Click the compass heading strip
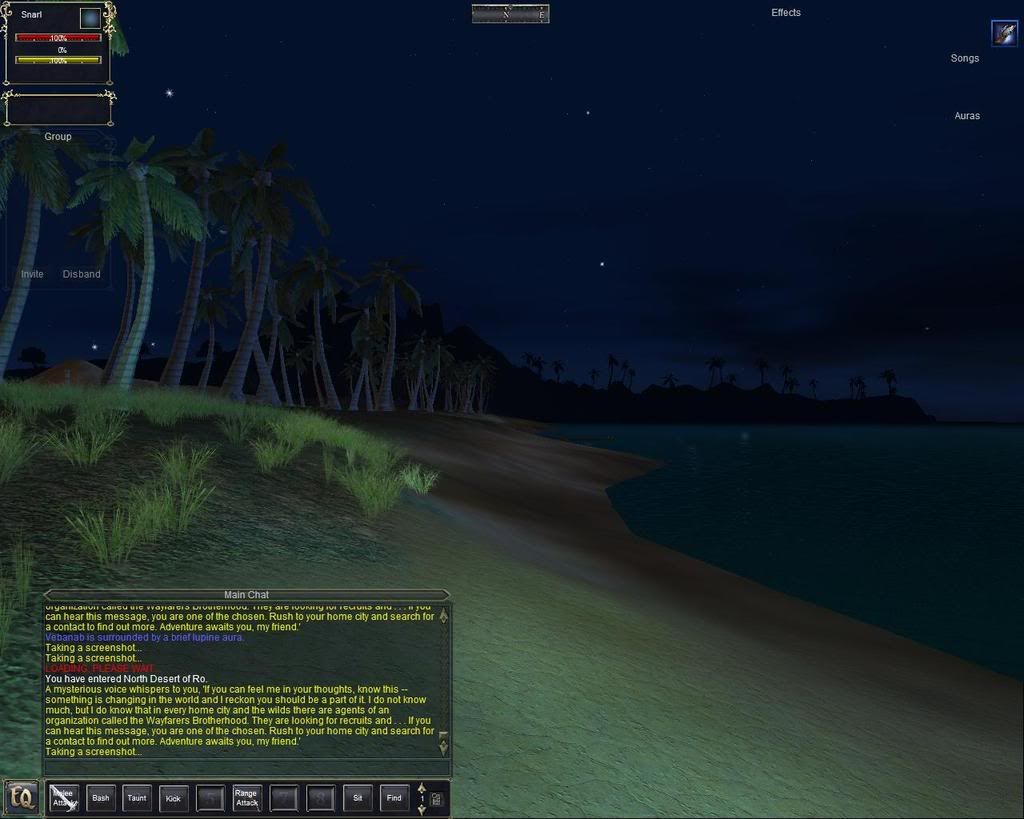Viewport: 1024px width, 819px height. coord(510,14)
